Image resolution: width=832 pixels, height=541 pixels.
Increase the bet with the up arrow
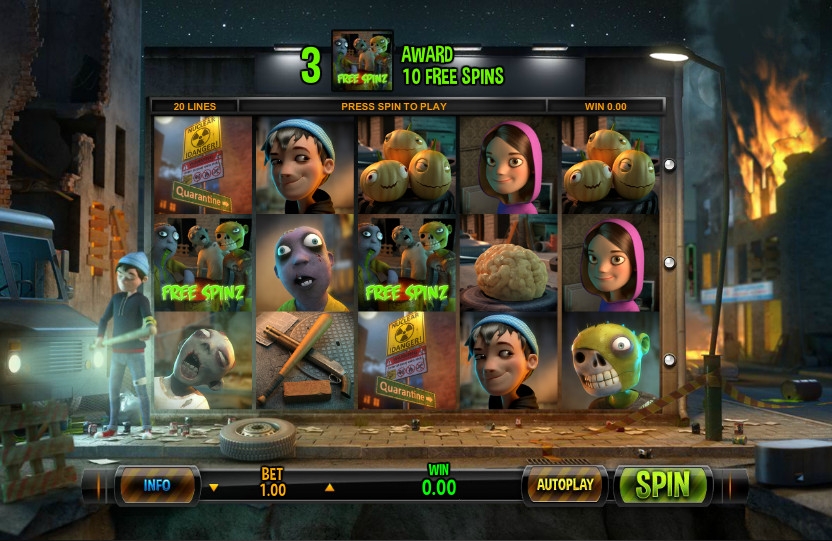pyautogui.click(x=330, y=489)
